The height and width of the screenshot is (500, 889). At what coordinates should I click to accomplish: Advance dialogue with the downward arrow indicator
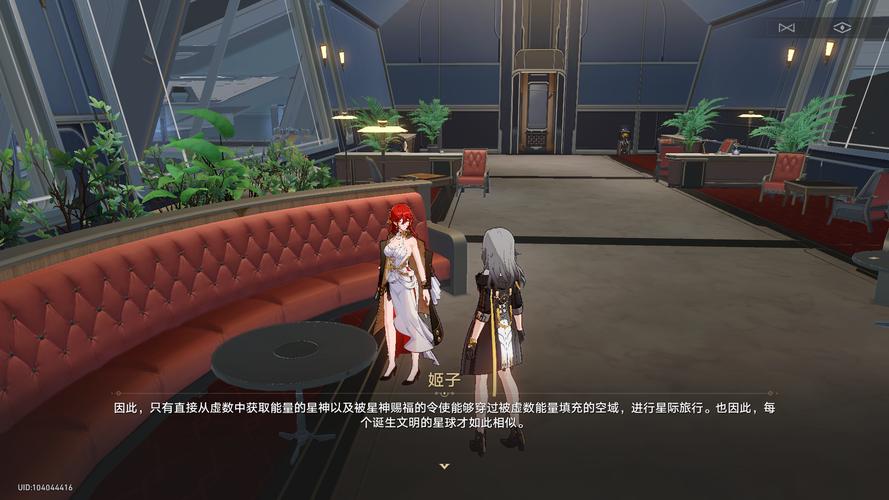[444, 466]
